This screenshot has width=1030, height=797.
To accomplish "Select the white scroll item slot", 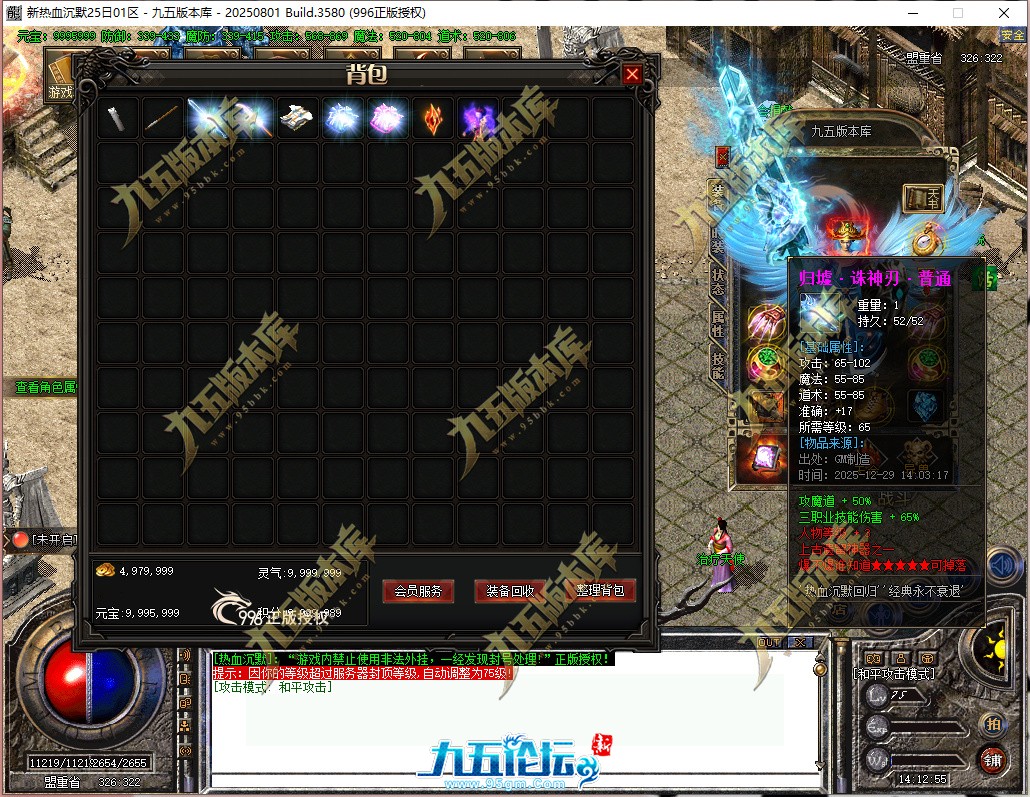I will [x=118, y=118].
